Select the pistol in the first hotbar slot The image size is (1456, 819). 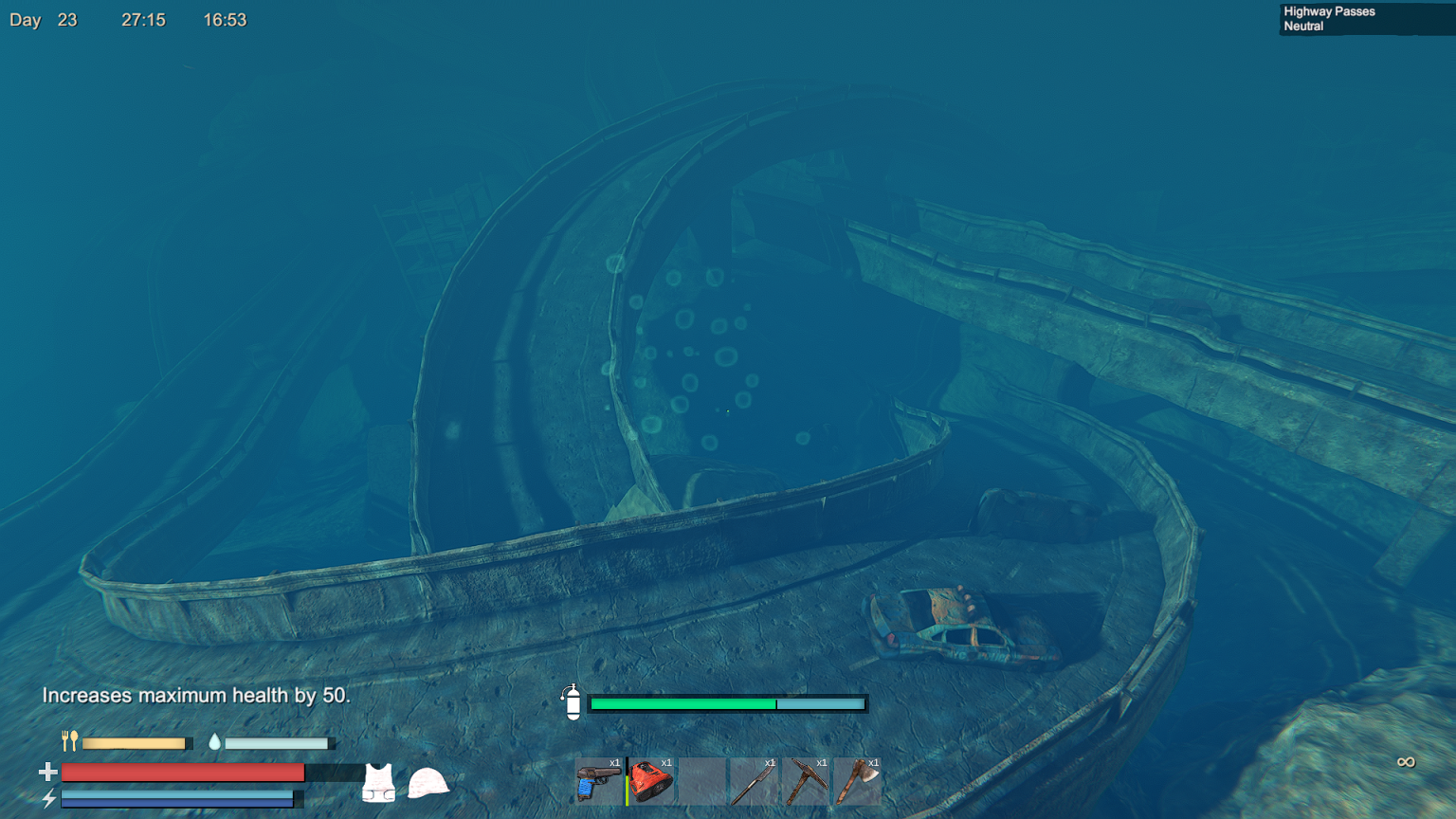click(599, 779)
